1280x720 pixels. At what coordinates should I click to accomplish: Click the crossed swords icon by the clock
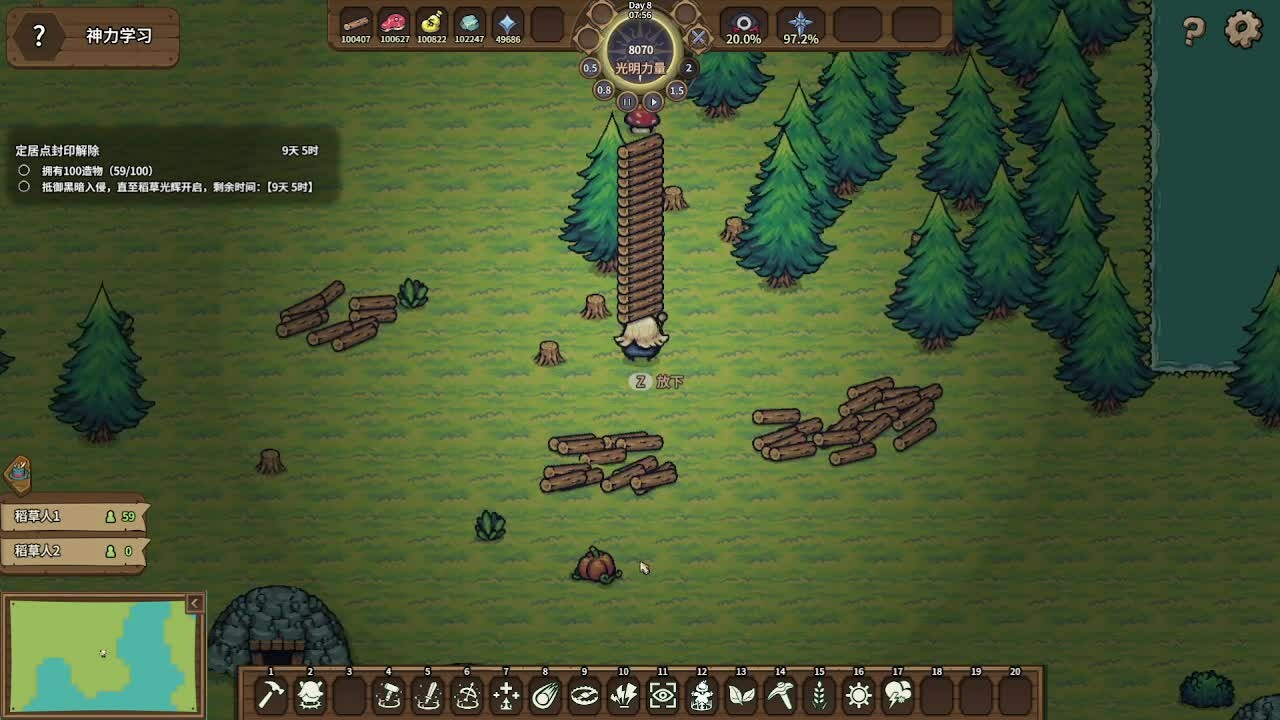(699, 38)
